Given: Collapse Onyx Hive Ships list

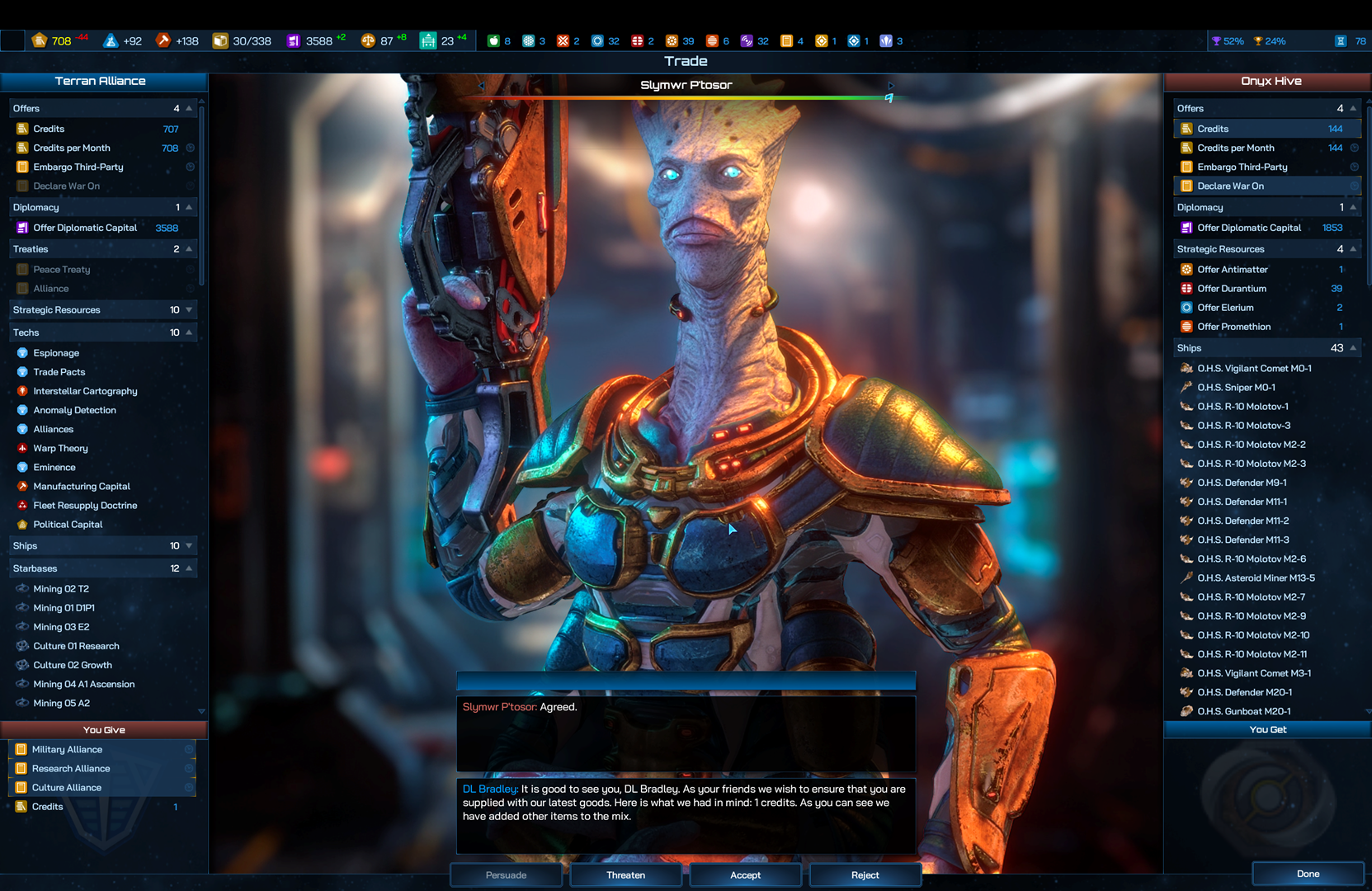Looking at the screenshot, I should coord(1353,348).
